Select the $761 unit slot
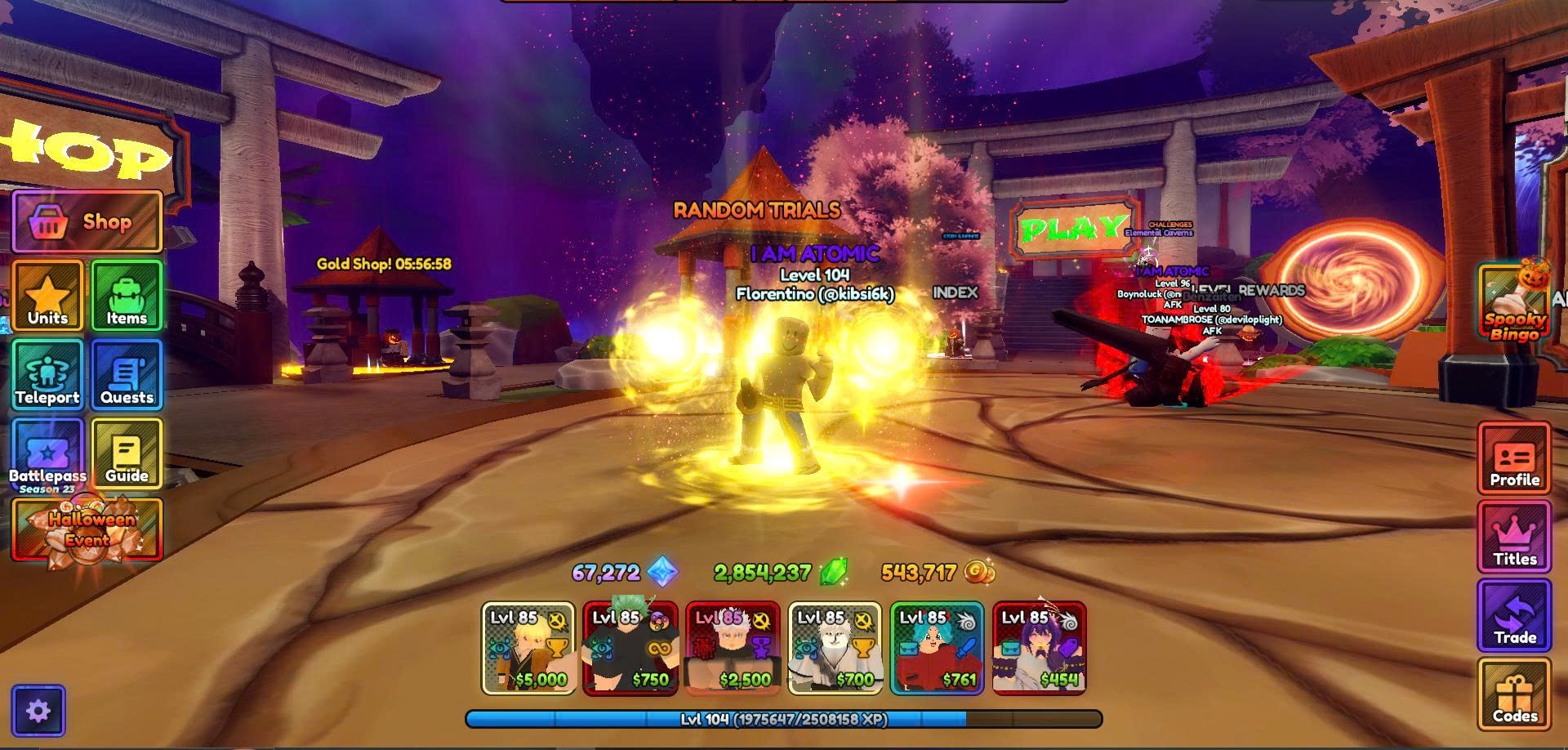Viewport: 1568px width, 750px height. click(x=937, y=649)
